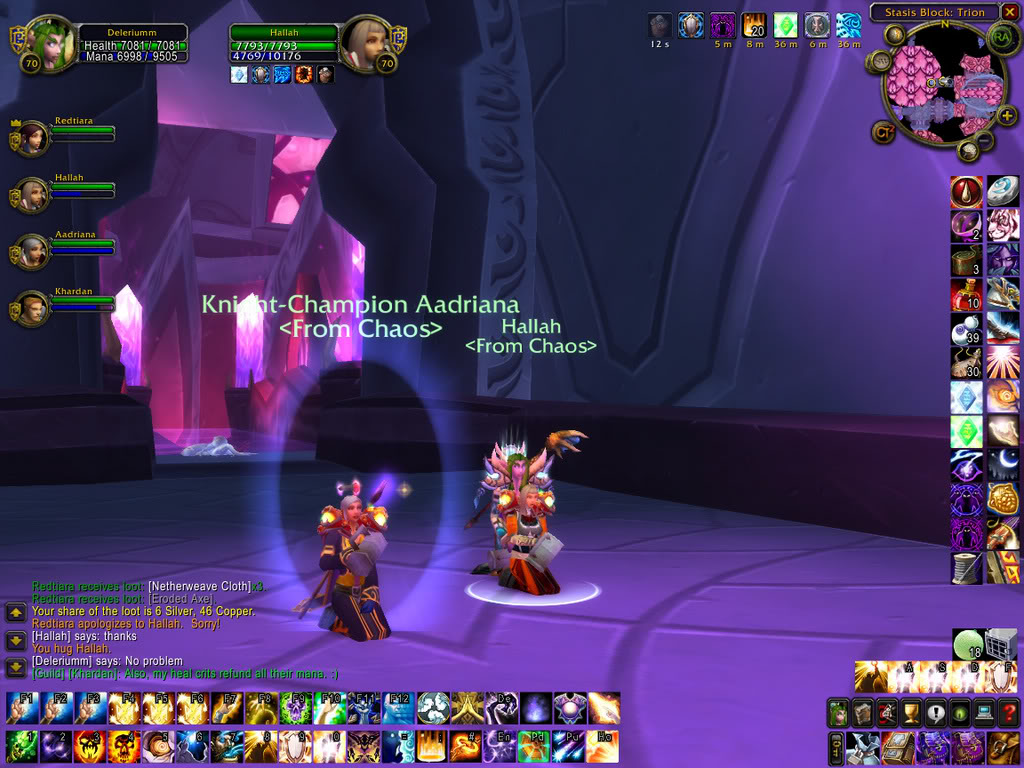The image size is (1024, 768).
Task: Target party member Khardan
Action: point(32,308)
